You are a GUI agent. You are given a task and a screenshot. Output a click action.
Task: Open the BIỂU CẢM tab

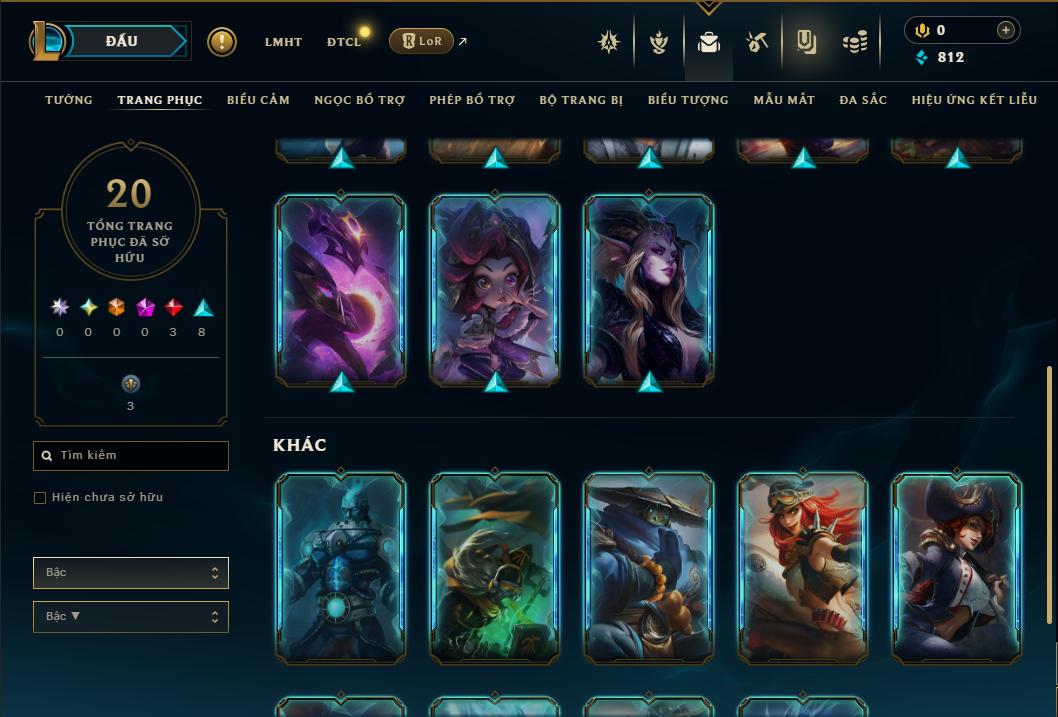[258, 100]
